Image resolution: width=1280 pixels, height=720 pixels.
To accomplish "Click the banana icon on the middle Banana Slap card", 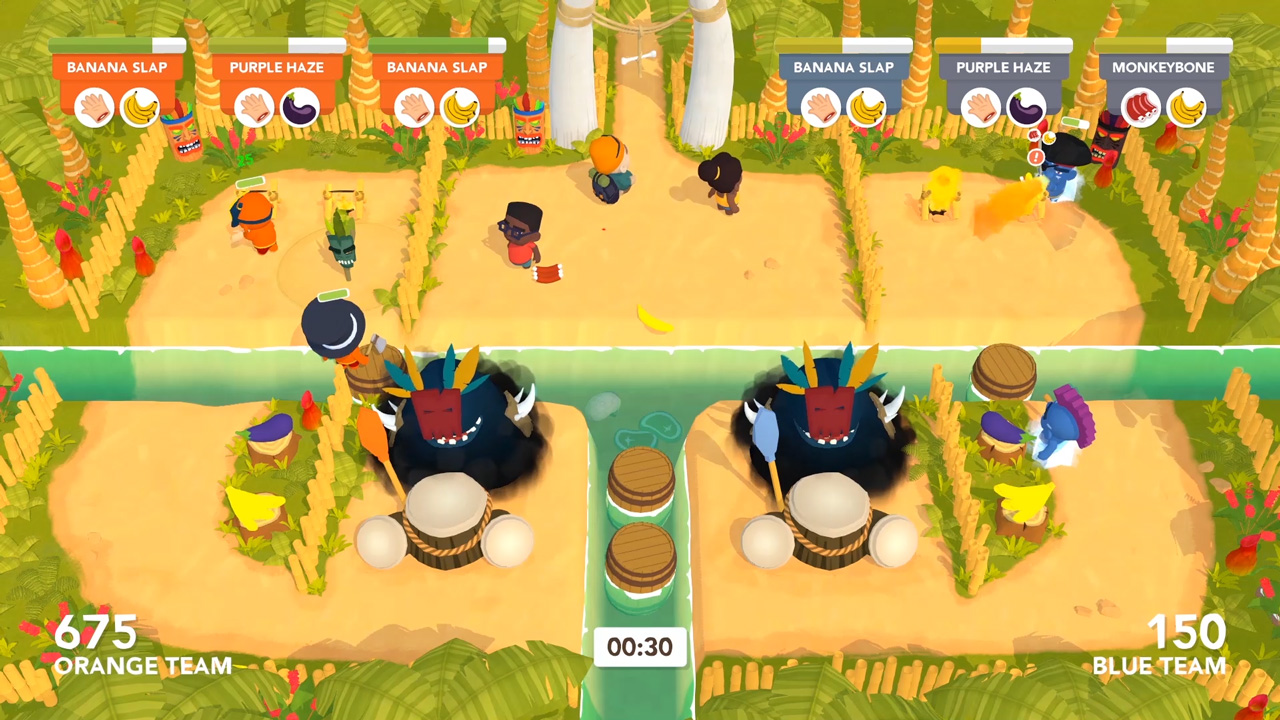I will click(x=461, y=107).
